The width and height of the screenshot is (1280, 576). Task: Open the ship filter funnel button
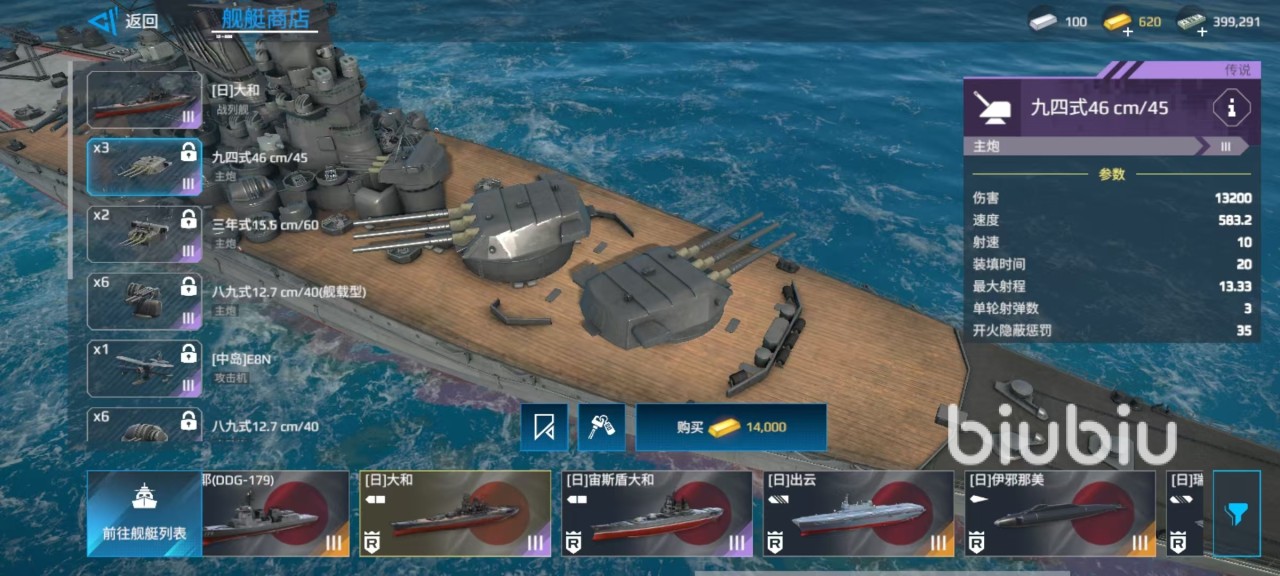(1236, 513)
